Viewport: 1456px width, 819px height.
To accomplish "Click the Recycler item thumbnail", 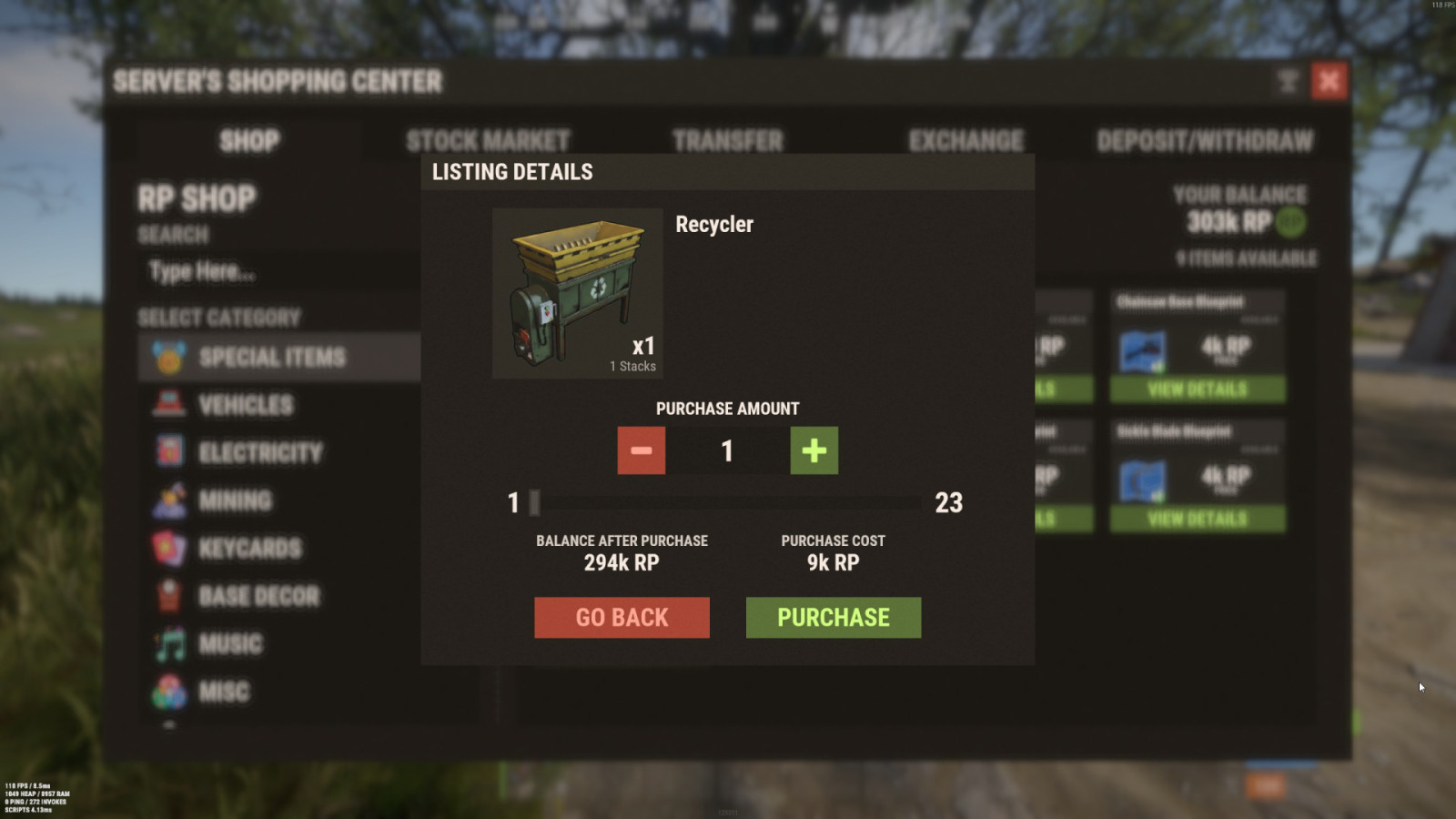I will coord(578,293).
